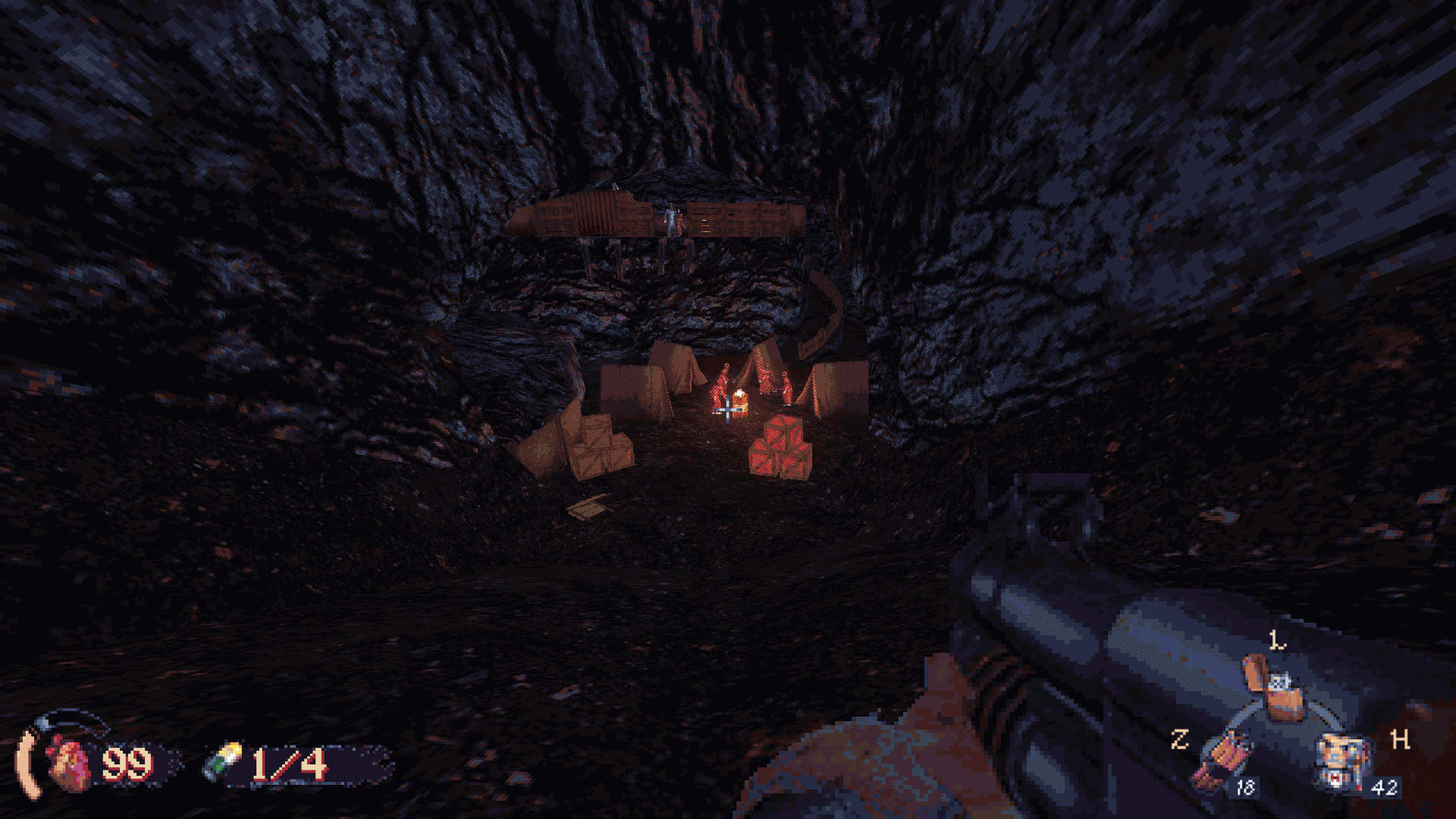Activate the healing item icon
The width and height of the screenshot is (1456, 819).
(1342, 758)
